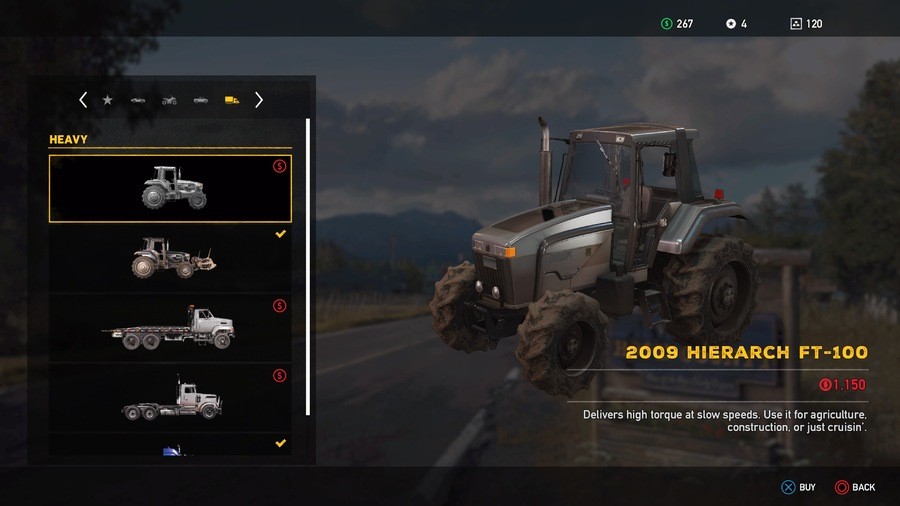Go to the next vehicle category arrow

tap(259, 100)
